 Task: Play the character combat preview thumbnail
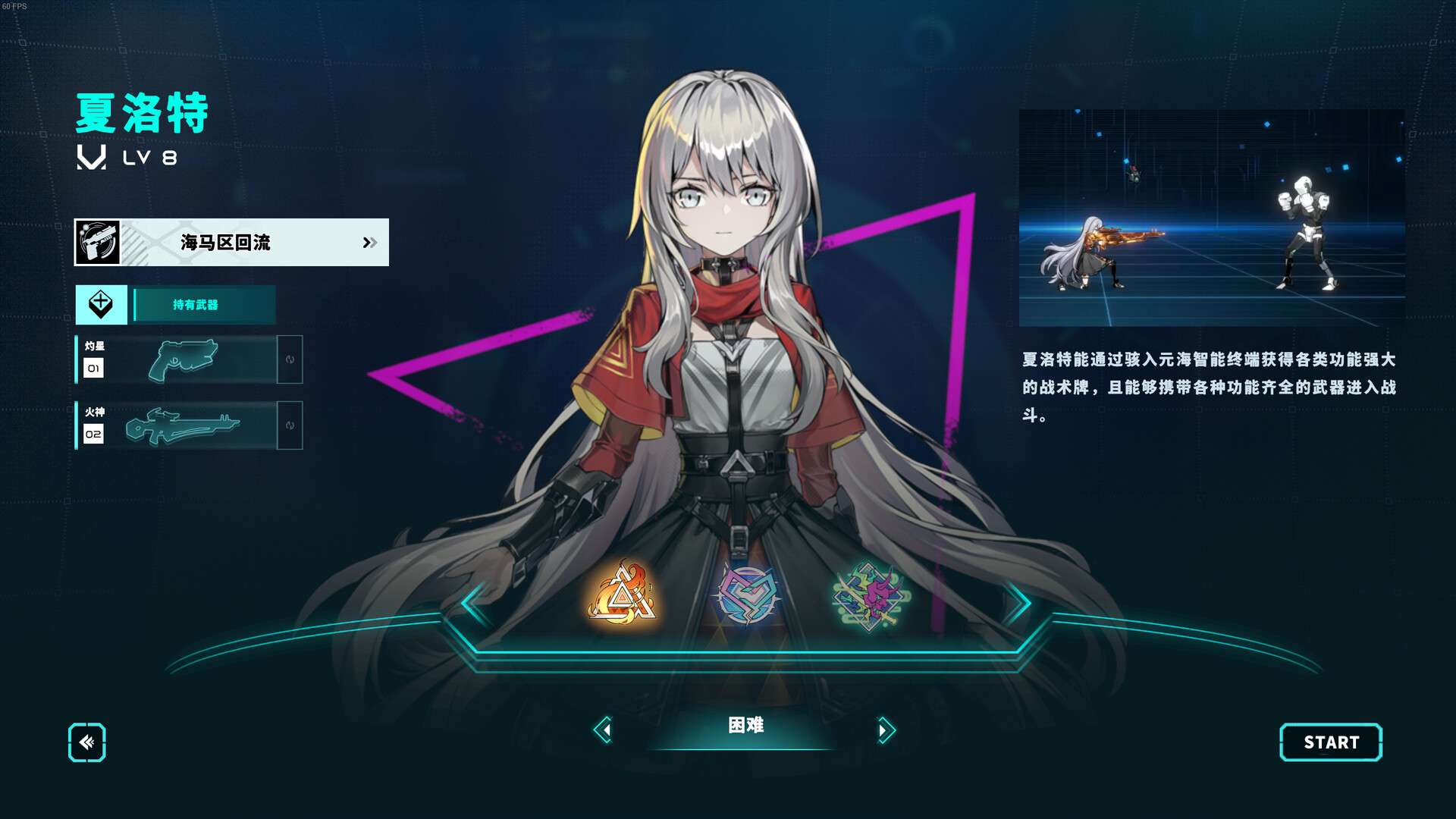point(1211,218)
